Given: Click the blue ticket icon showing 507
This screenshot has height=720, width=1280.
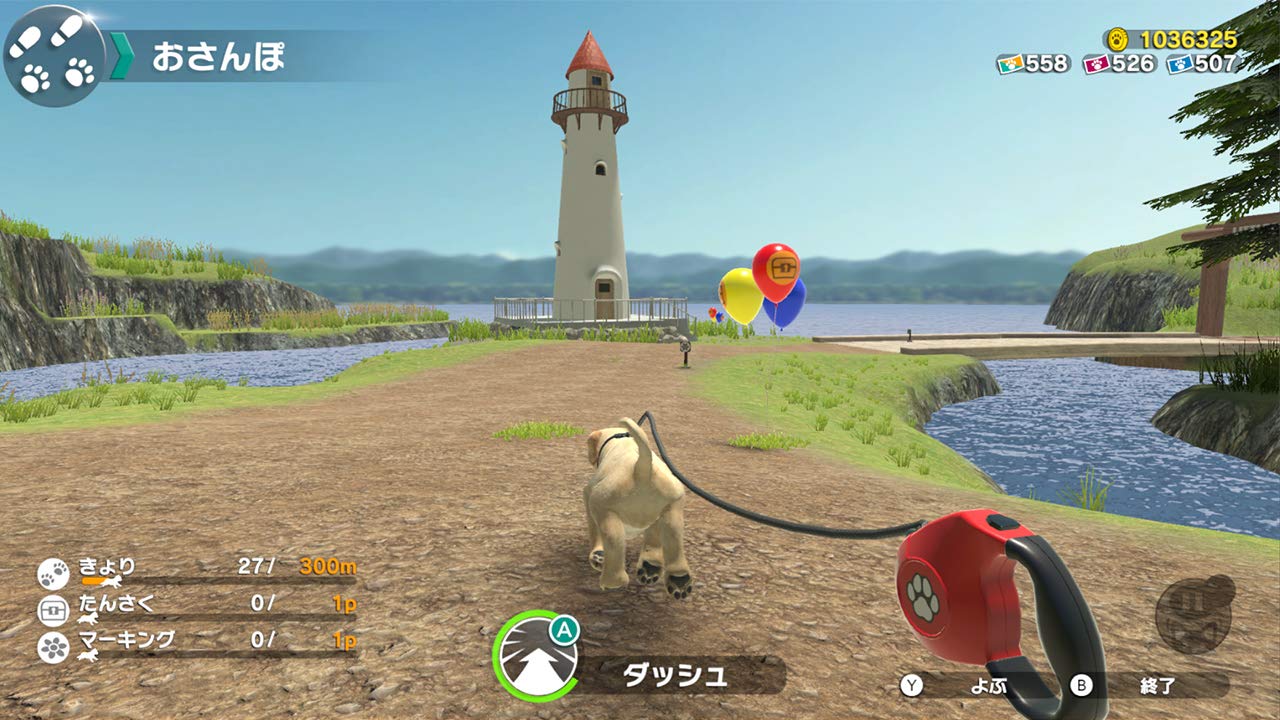Looking at the screenshot, I should pyautogui.click(x=1179, y=62).
